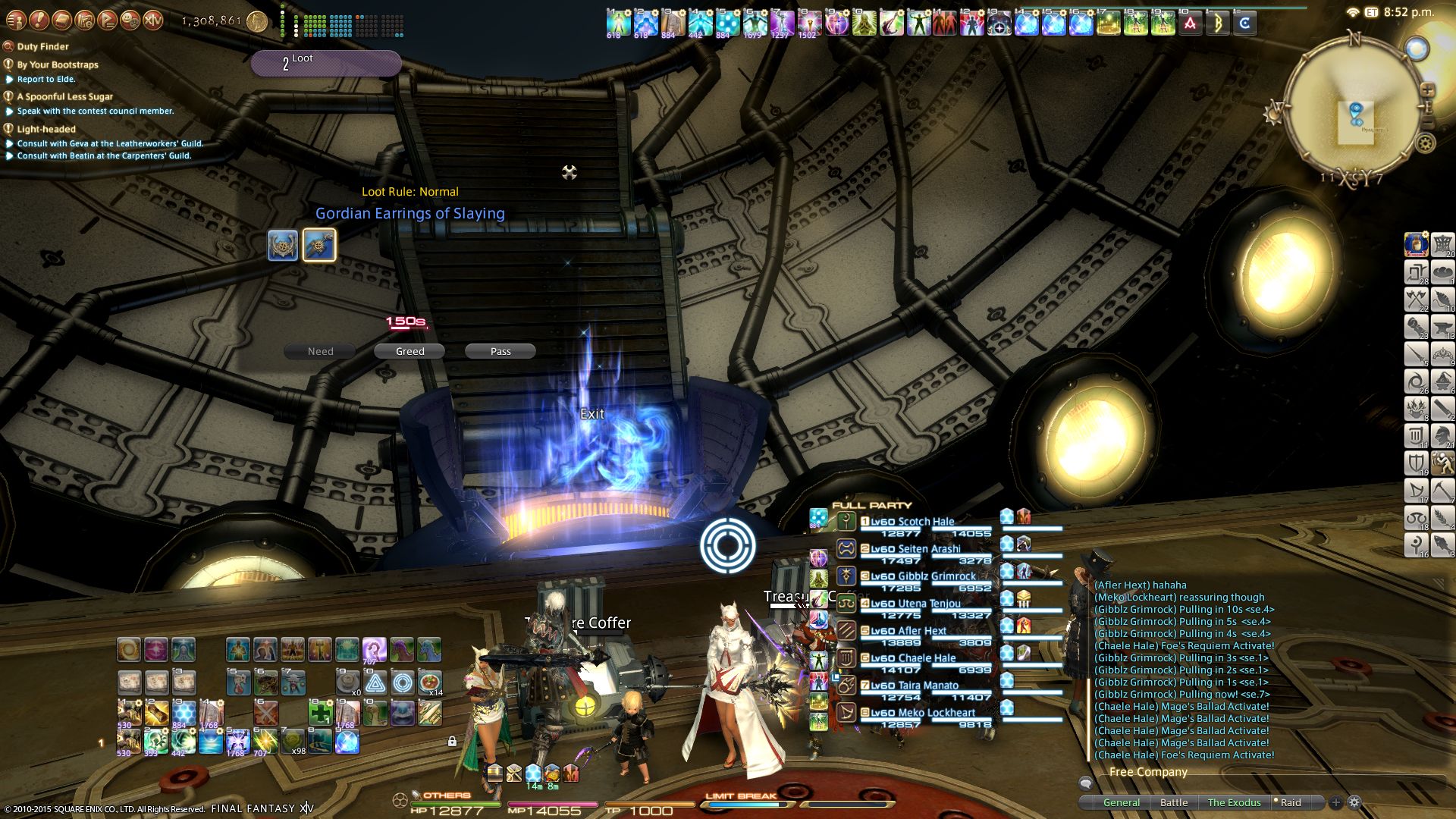This screenshot has width=1456, height=819.
Task: Switch to the General chat tab
Action: (x=1121, y=802)
